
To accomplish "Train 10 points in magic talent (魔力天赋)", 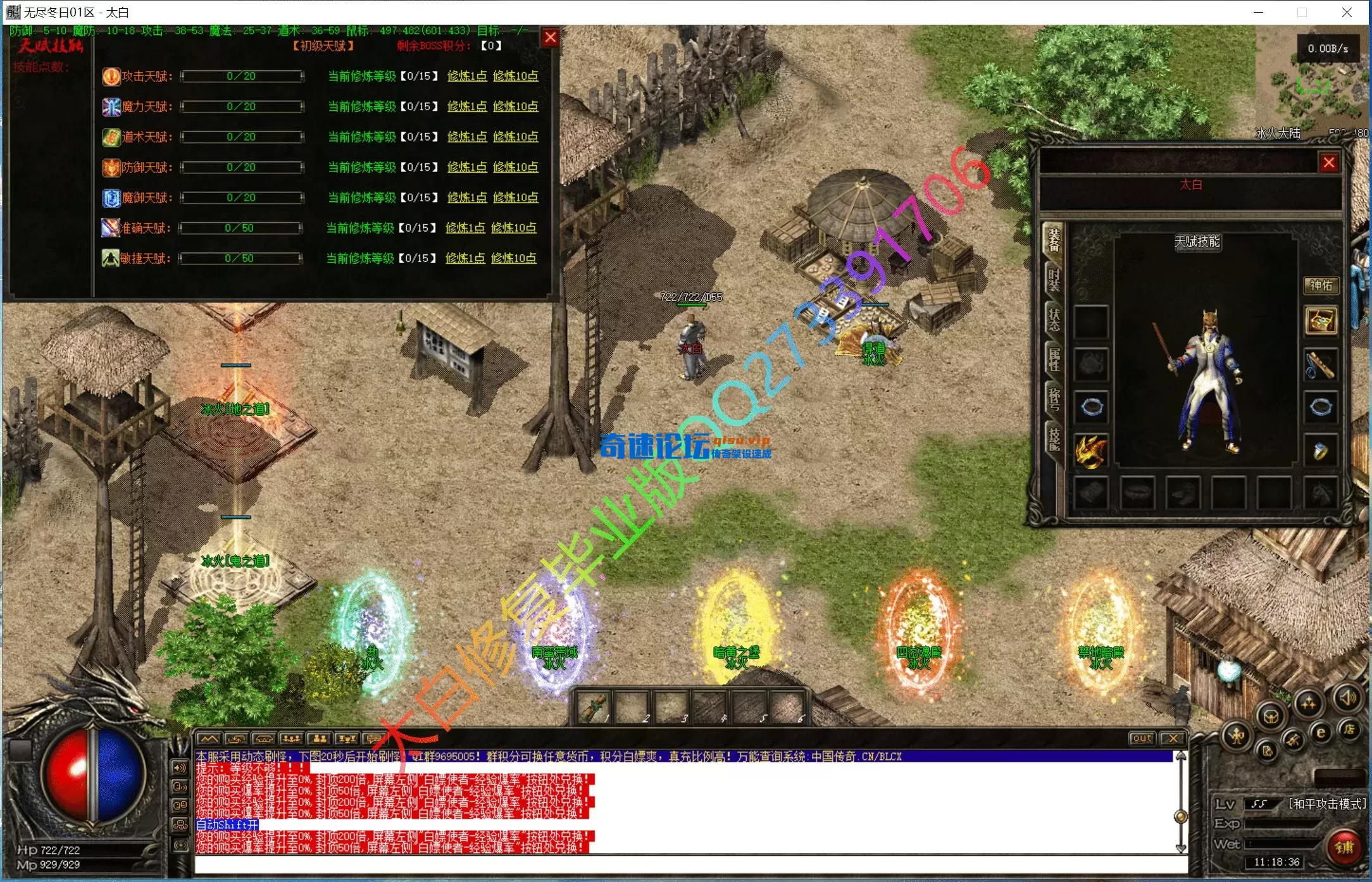I will tap(515, 106).
